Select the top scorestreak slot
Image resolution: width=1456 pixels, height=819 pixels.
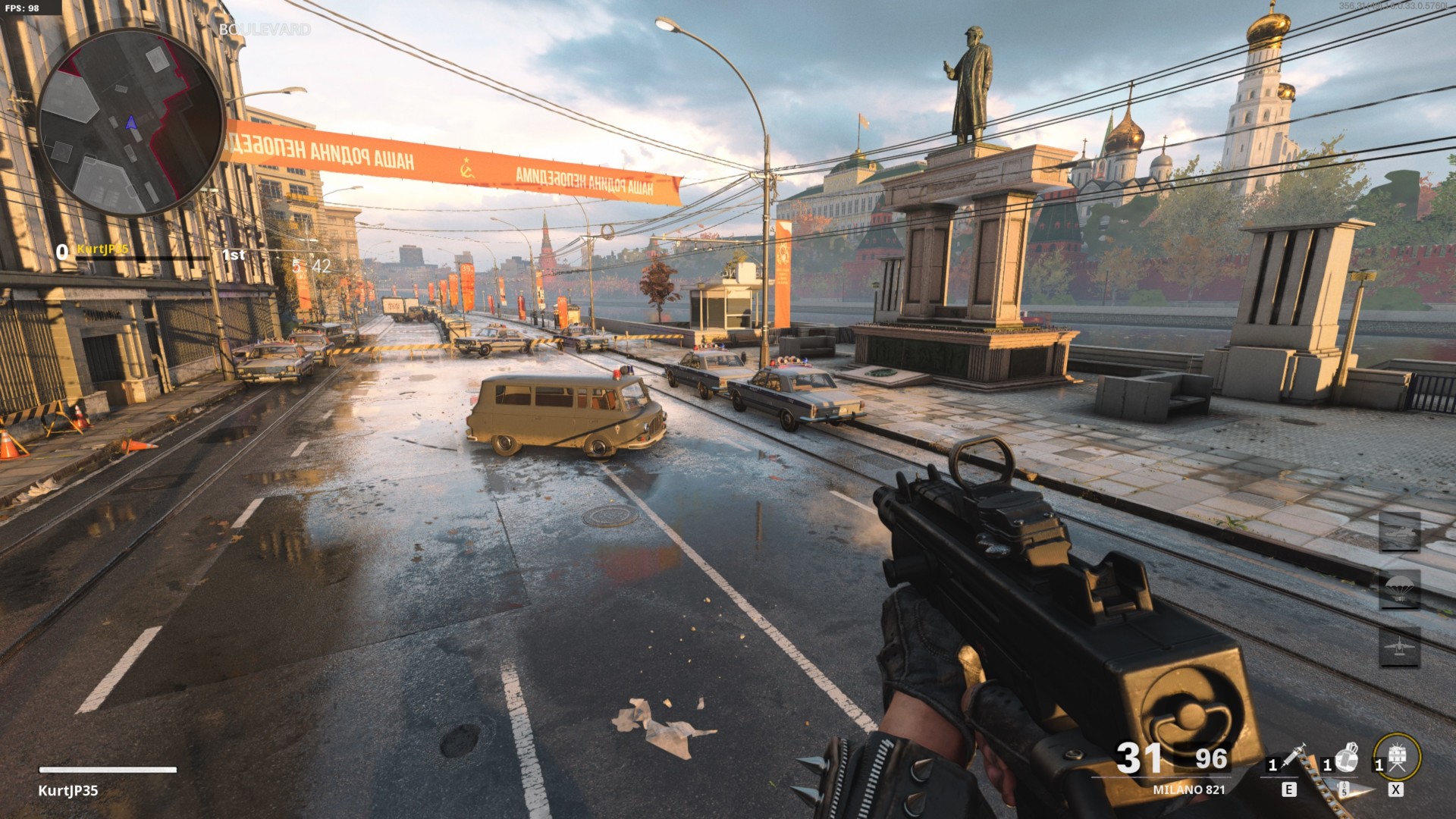point(1399,532)
